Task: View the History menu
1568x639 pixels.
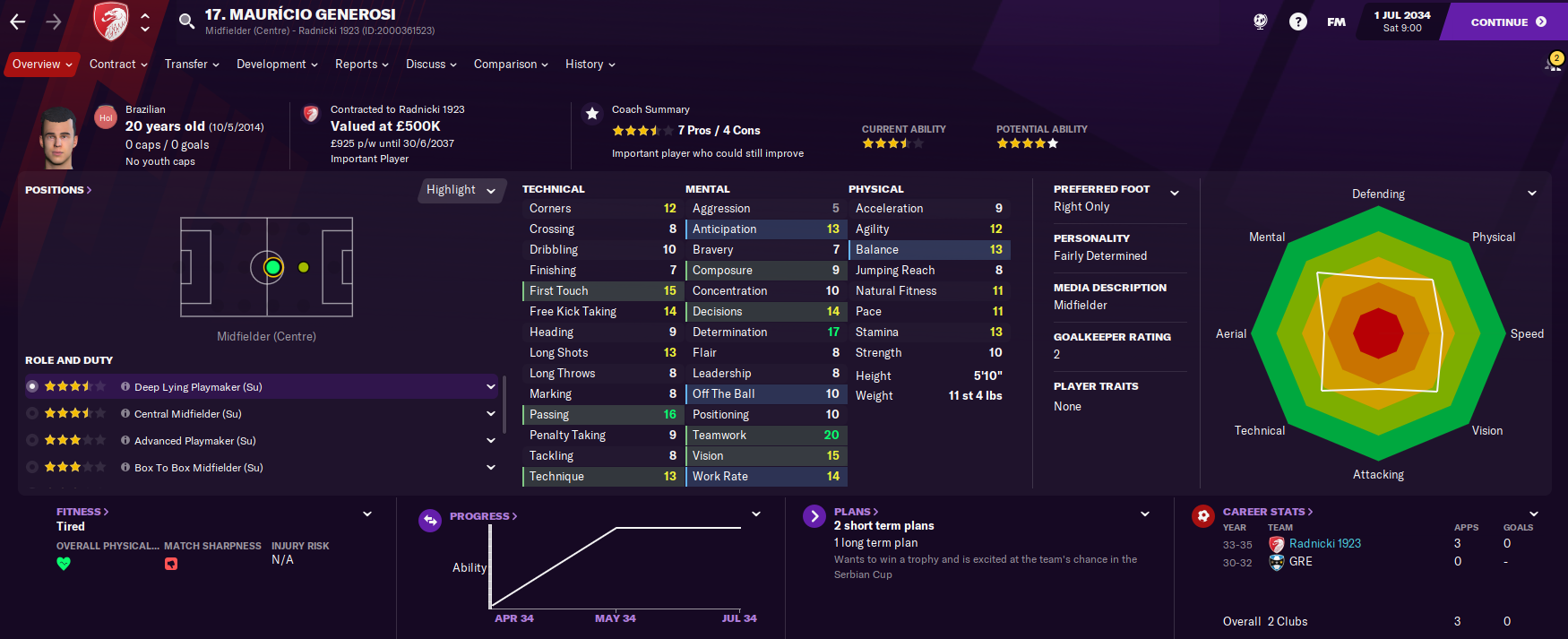Action: [x=590, y=65]
